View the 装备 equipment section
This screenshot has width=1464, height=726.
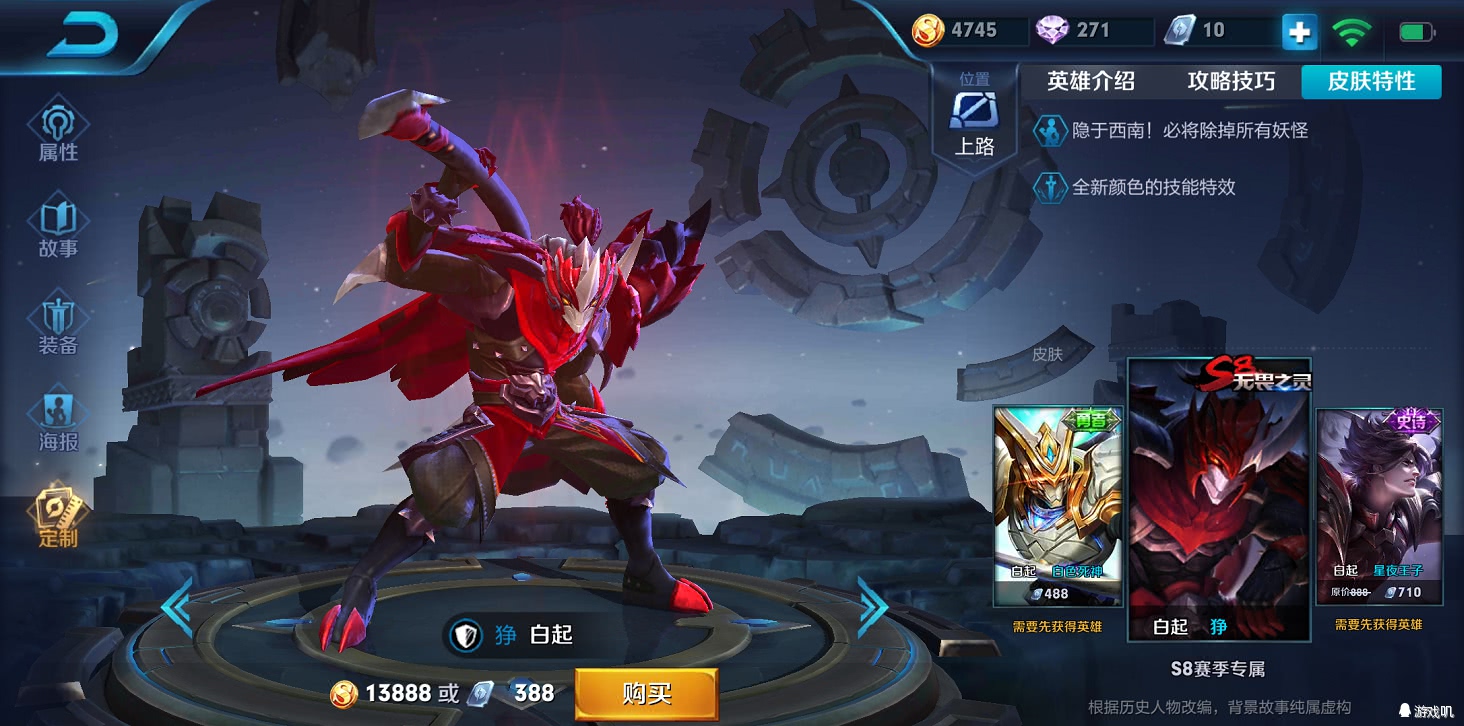pos(58,327)
